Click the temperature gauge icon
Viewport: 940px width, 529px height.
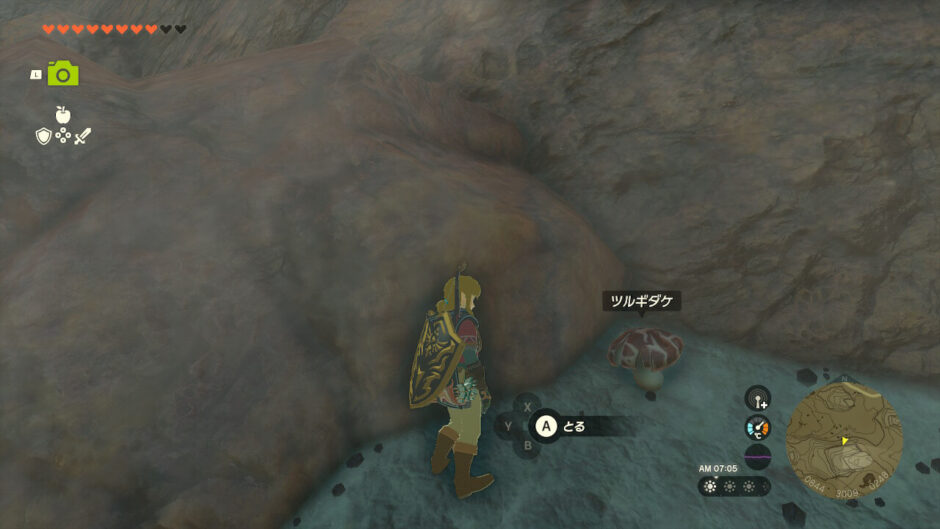pos(758,428)
